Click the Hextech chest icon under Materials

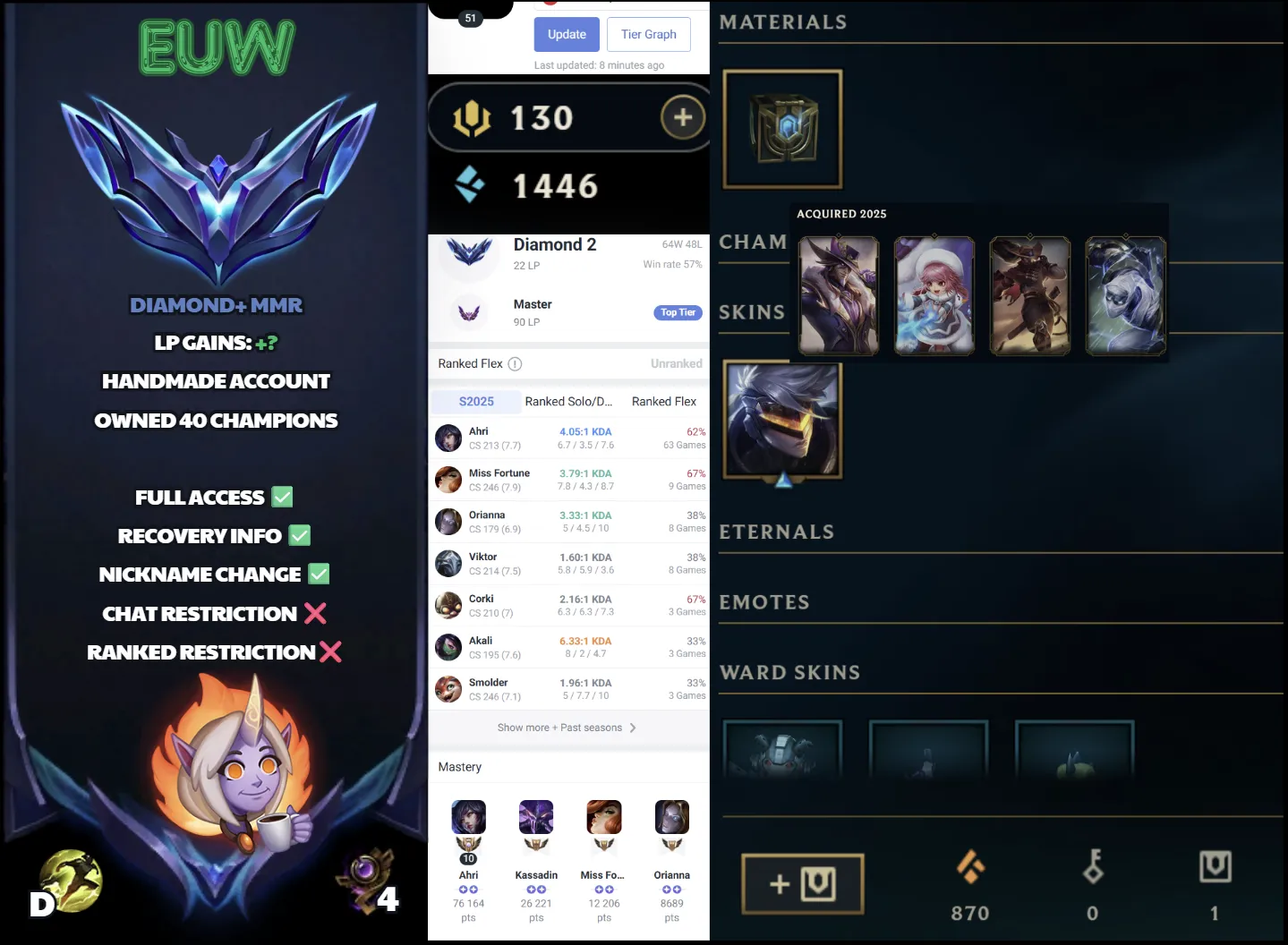[x=781, y=128]
